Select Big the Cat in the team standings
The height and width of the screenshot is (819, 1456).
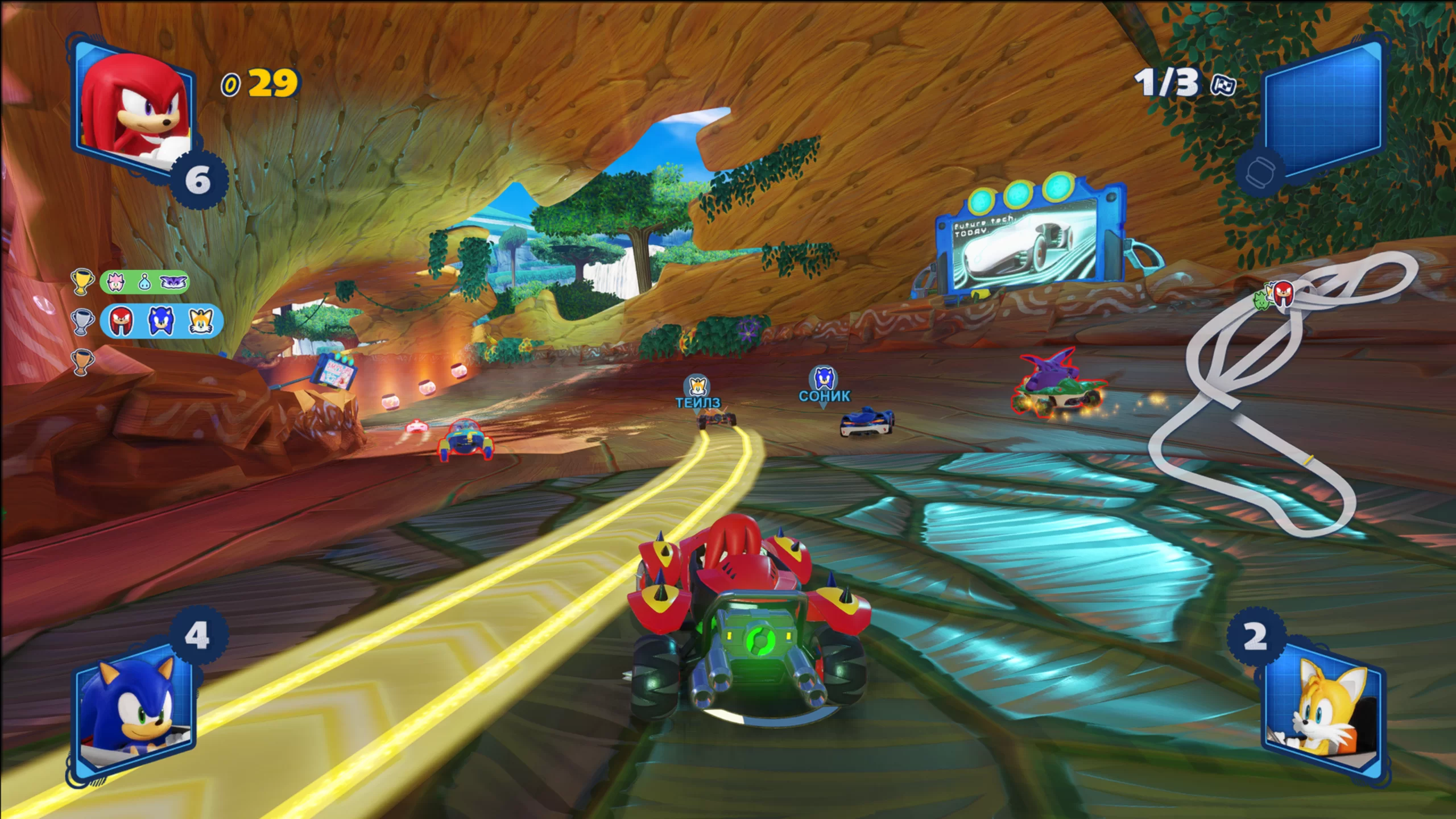click(x=173, y=282)
